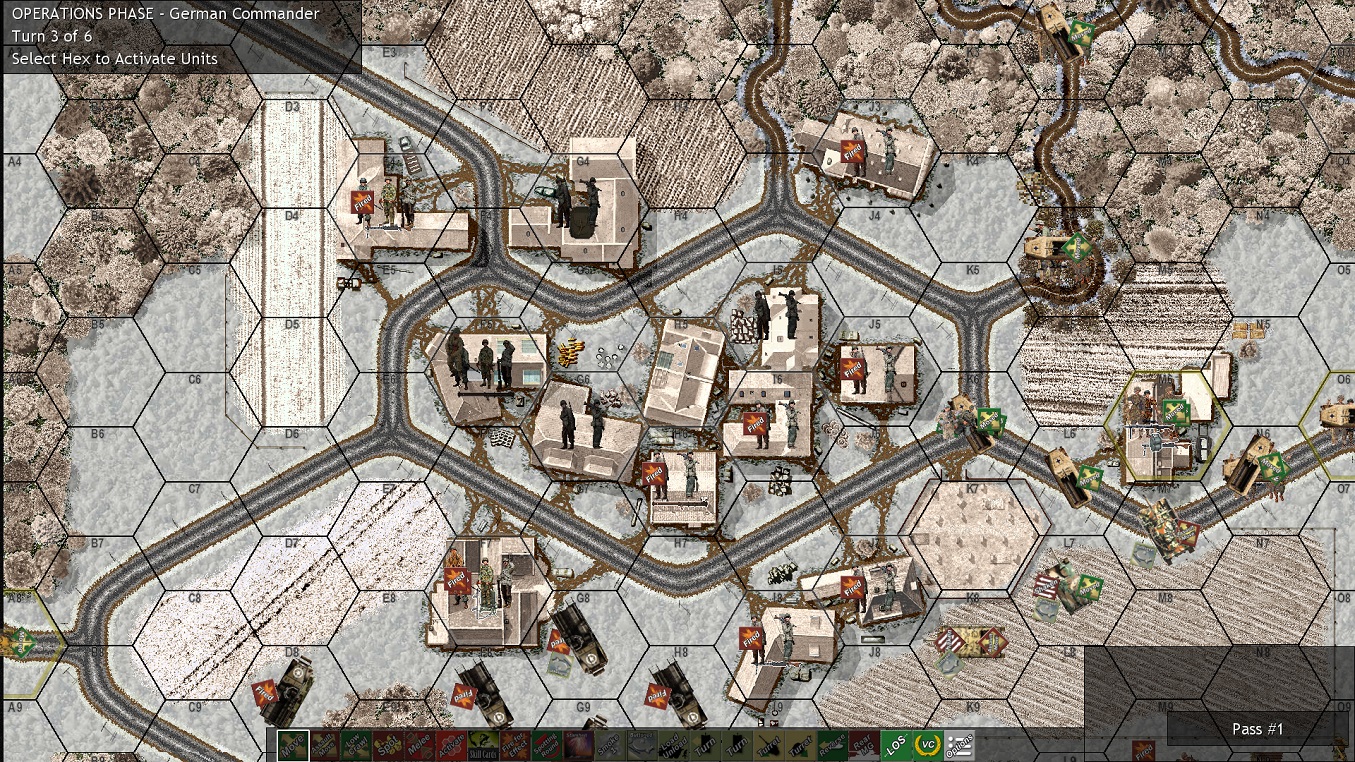The height and width of the screenshot is (762, 1355).
Task: Open the Options list
Action: (x=960, y=744)
